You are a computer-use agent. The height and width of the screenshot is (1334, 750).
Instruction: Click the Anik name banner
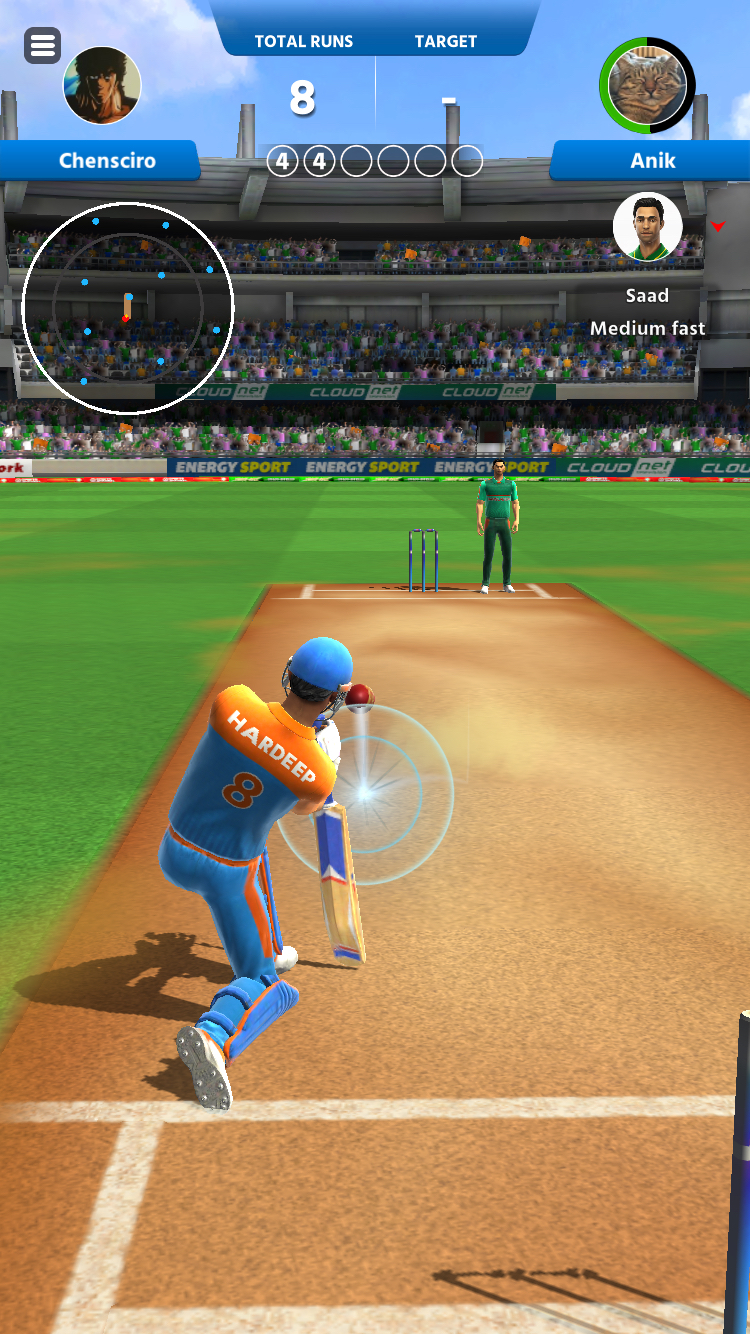tap(652, 160)
